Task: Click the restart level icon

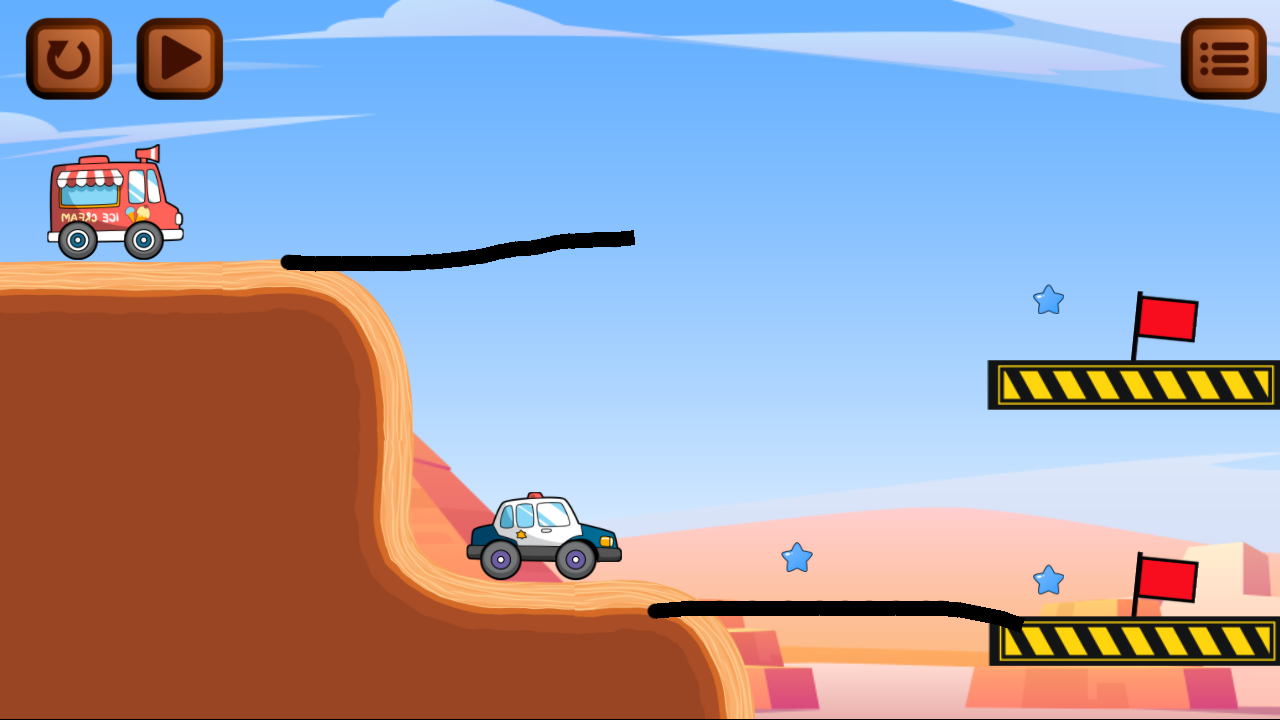Action: click(68, 56)
